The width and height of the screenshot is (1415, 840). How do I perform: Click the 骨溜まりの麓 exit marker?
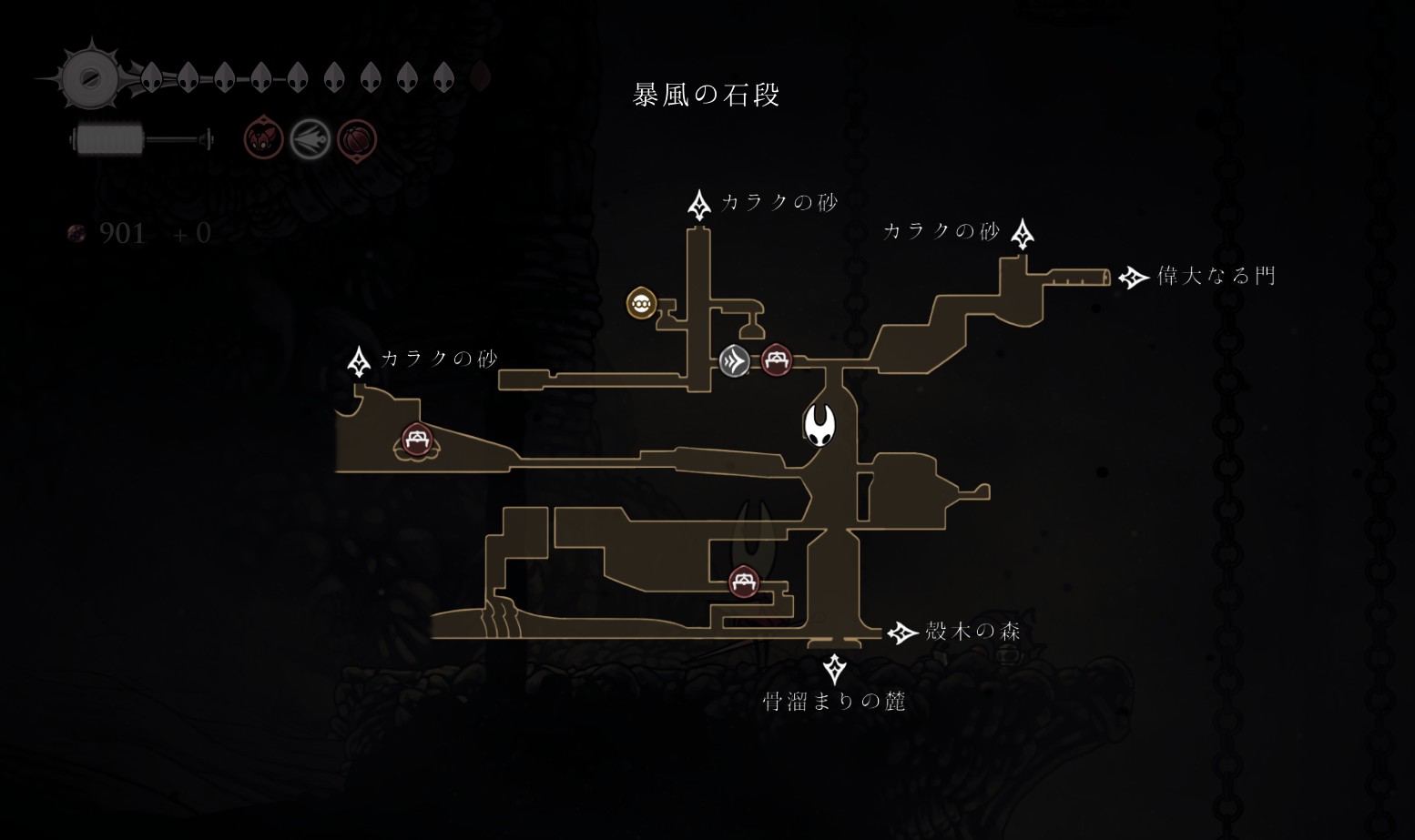coord(834,670)
